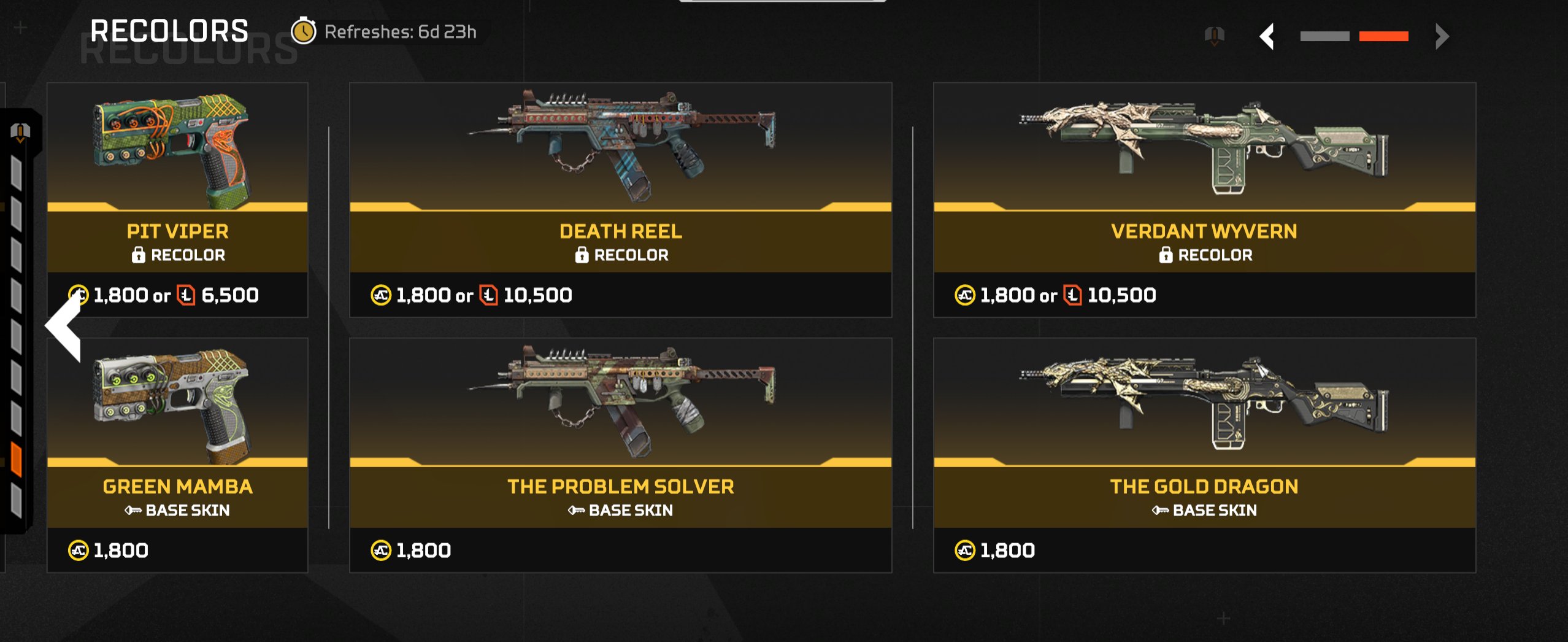Click the large white left arrow
This screenshot has height=642, width=1568.
[x=64, y=327]
